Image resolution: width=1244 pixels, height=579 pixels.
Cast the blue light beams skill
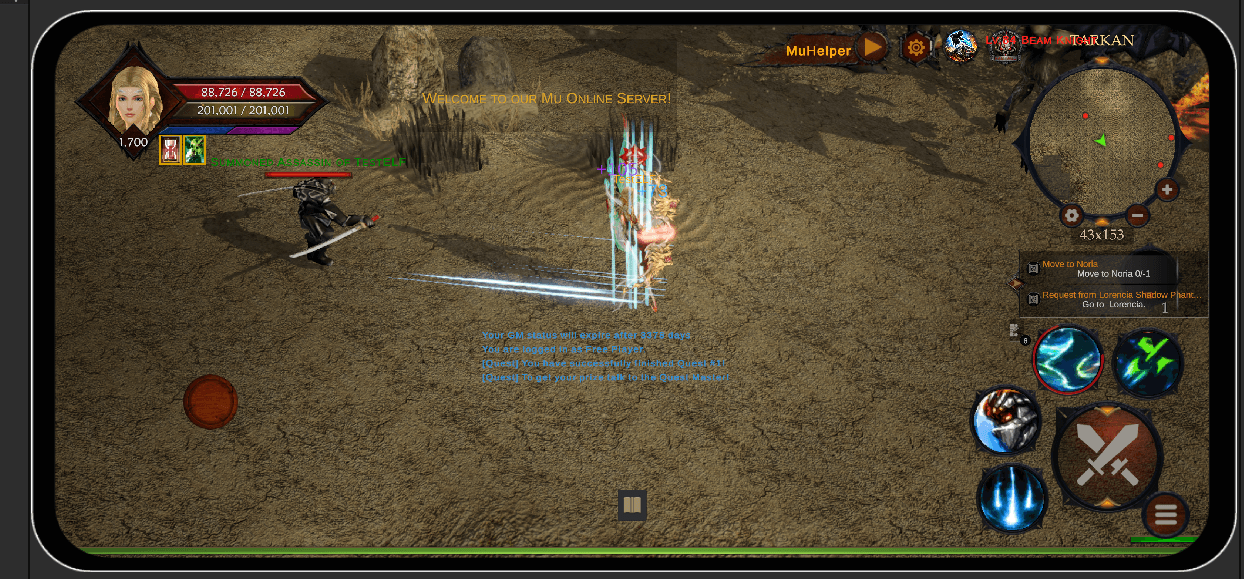(1013, 497)
